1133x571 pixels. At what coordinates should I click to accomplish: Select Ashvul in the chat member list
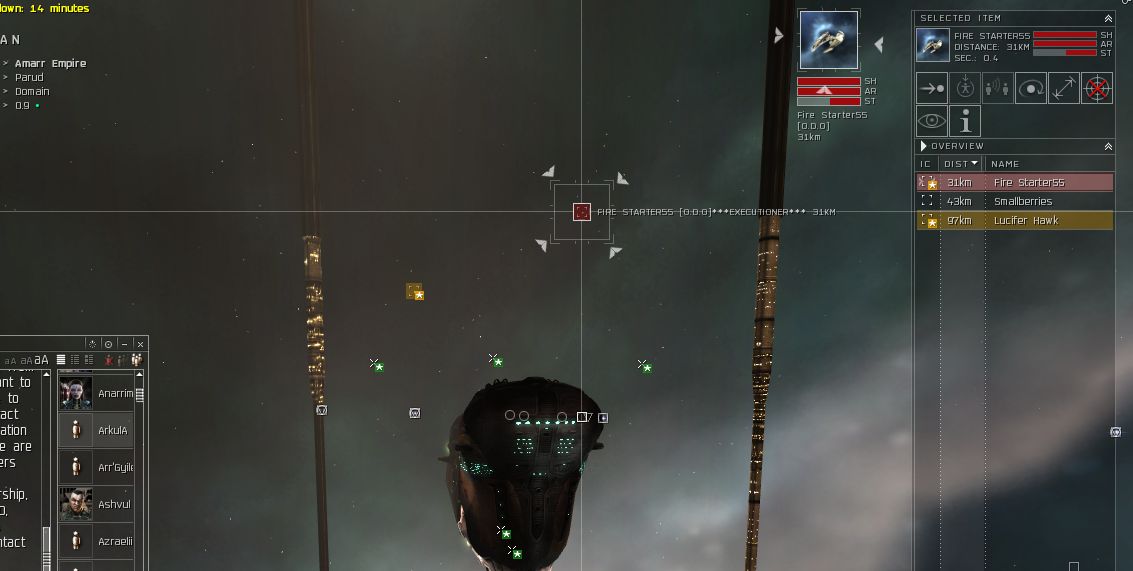click(x=114, y=505)
